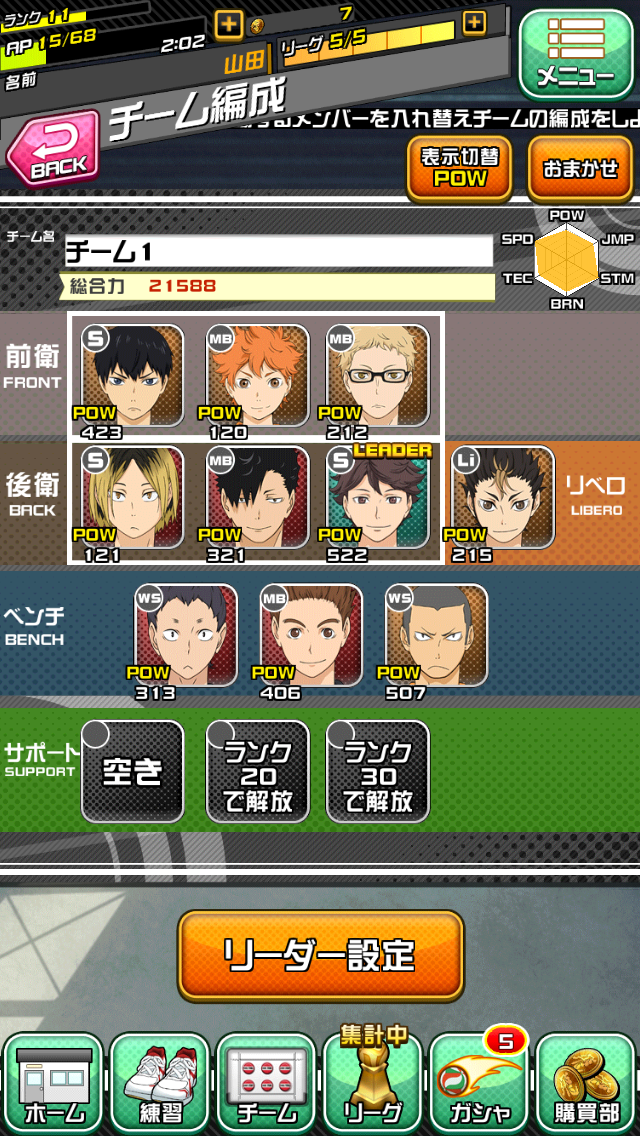Select the LEADER player with POW 522
Image resolution: width=640 pixels, height=1136 pixels.
[x=379, y=498]
